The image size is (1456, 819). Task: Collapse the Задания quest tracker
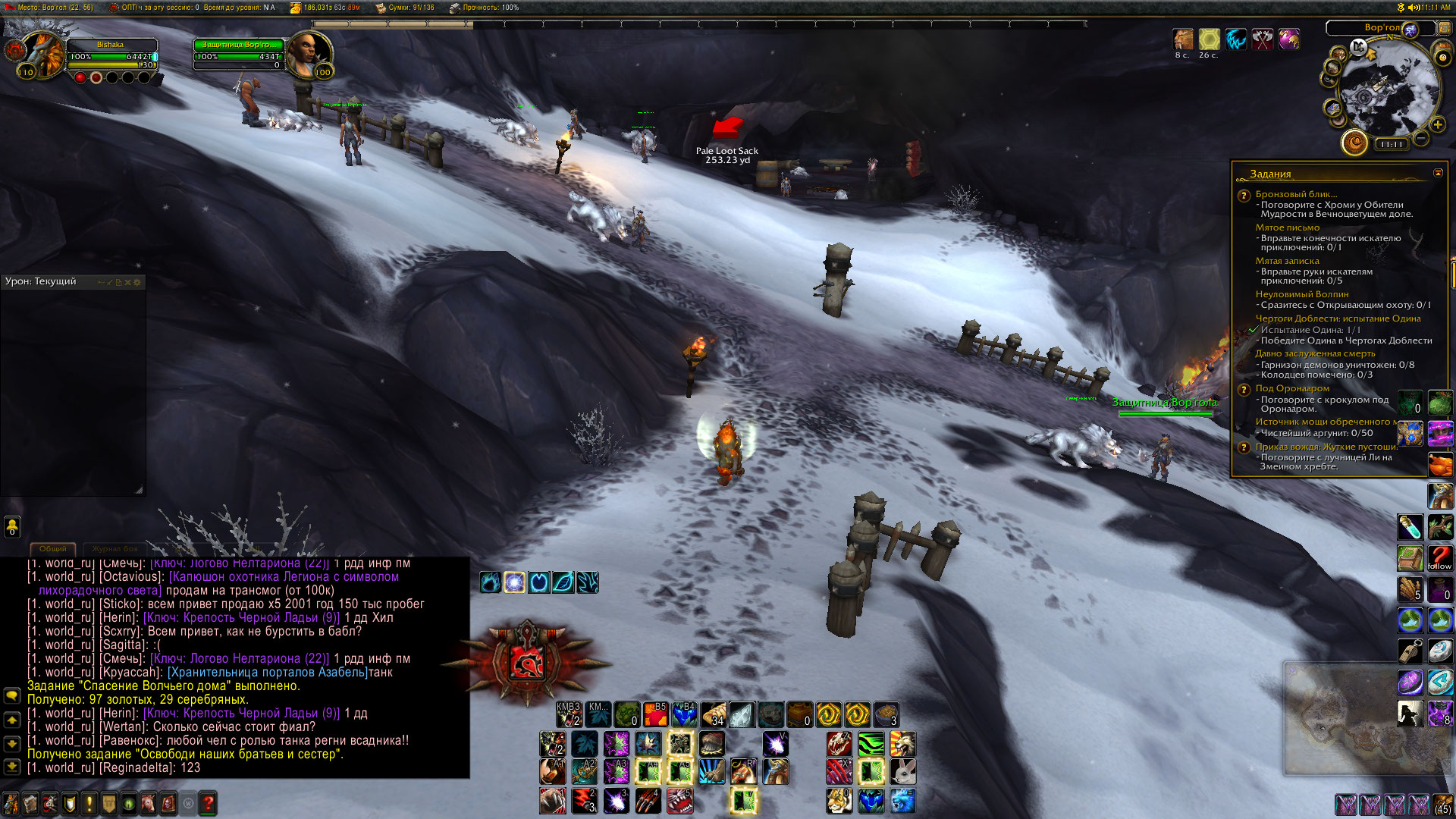click(1438, 173)
